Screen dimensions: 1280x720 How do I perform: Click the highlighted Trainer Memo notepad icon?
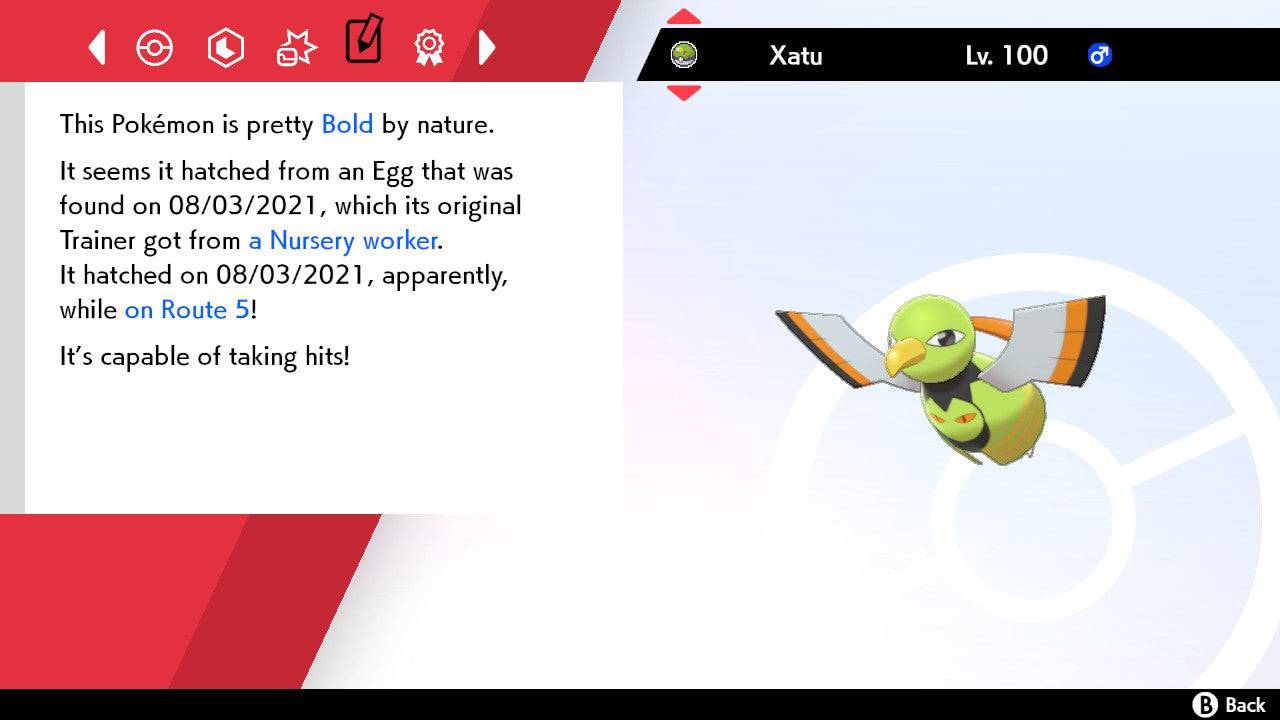tap(363, 42)
